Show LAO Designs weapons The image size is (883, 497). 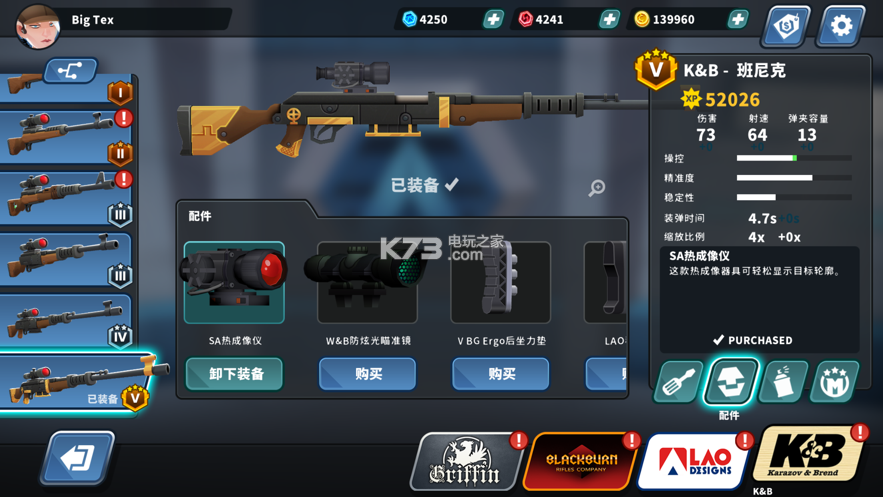pos(694,463)
